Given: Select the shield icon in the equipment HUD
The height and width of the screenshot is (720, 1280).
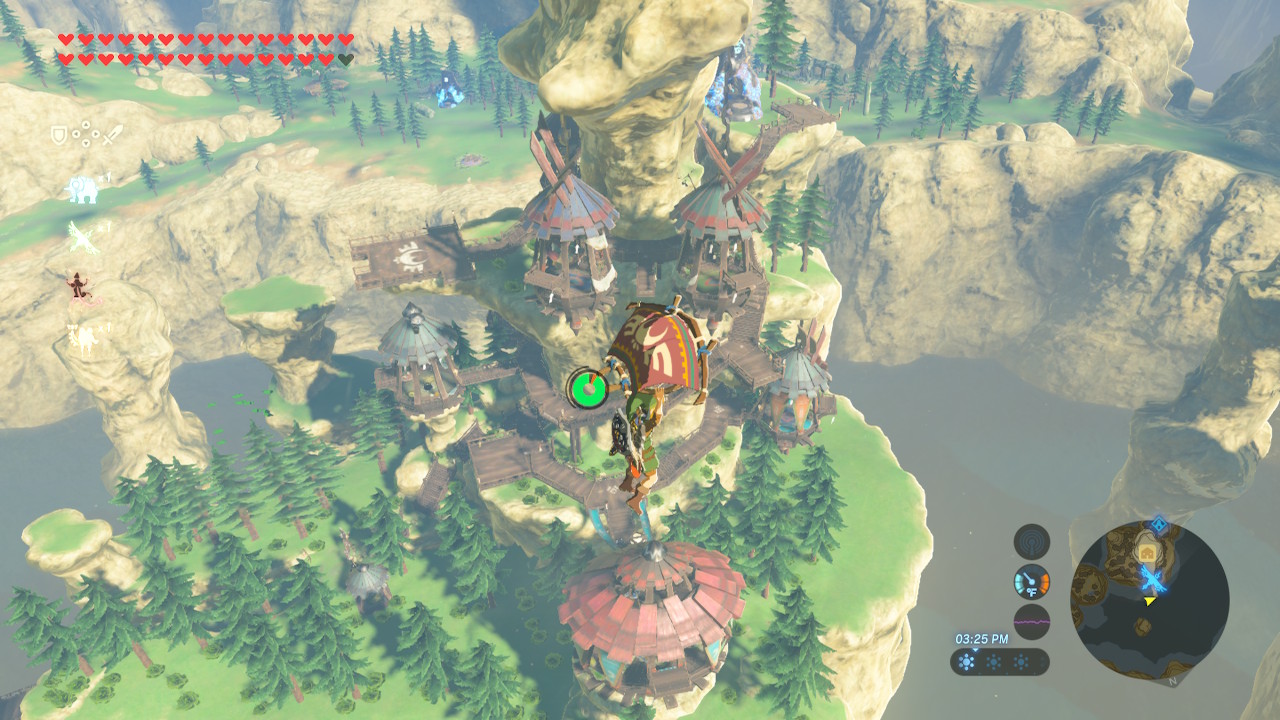Looking at the screenshot, I should tap(58, 134).
